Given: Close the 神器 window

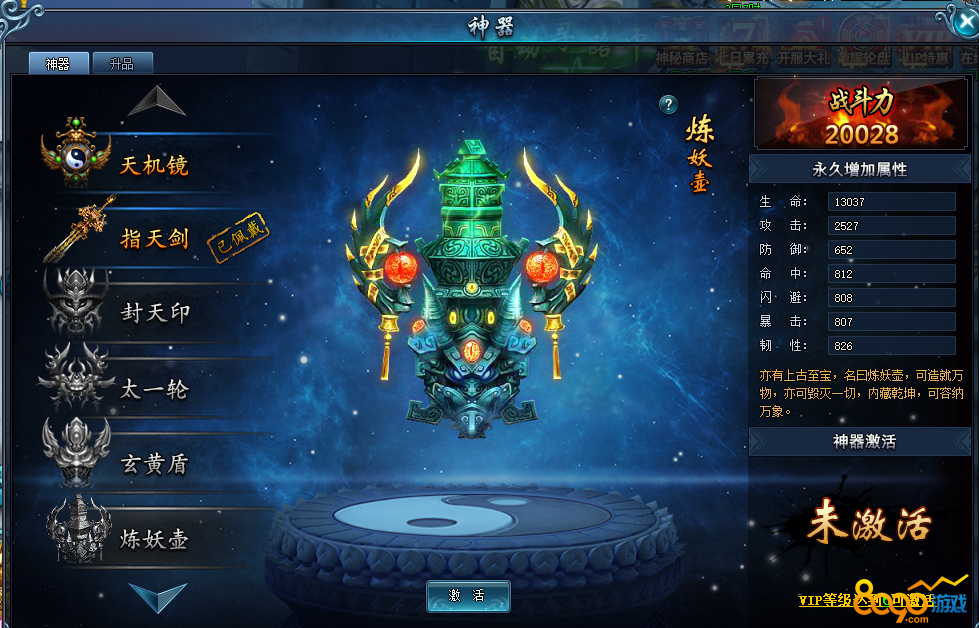Looking at the screenshot, I should click(959, 21).
